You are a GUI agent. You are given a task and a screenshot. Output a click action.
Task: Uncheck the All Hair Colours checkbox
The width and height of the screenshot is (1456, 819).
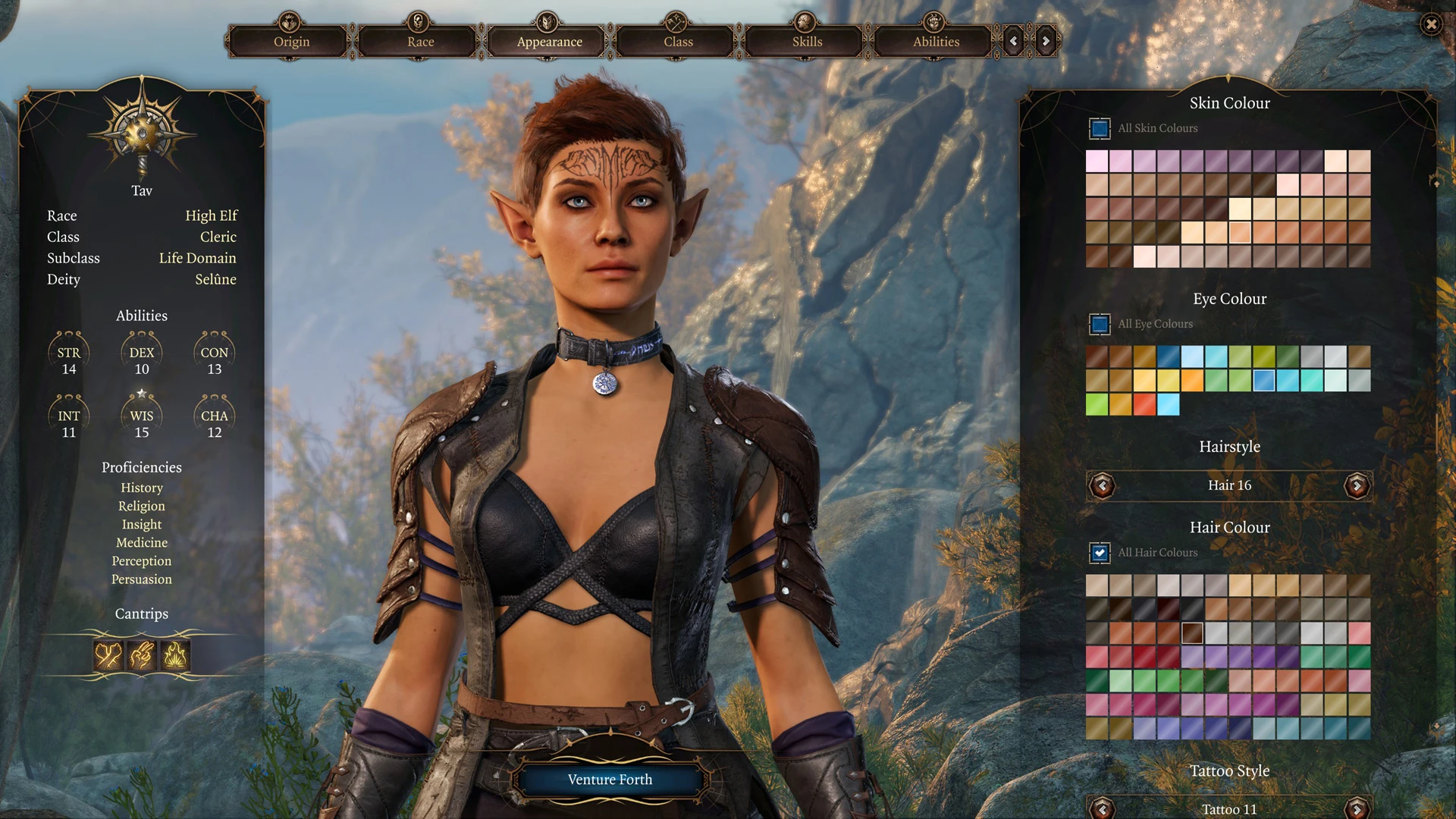coord(1100,553)
